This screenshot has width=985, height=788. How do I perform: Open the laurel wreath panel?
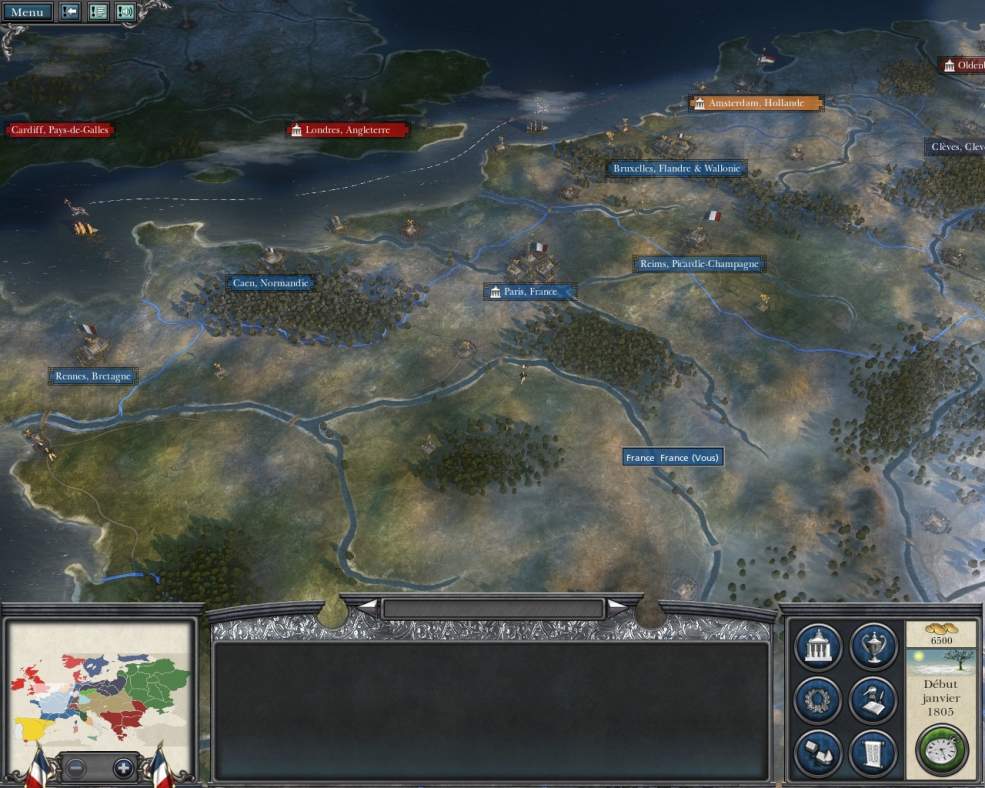click(817, 700)
